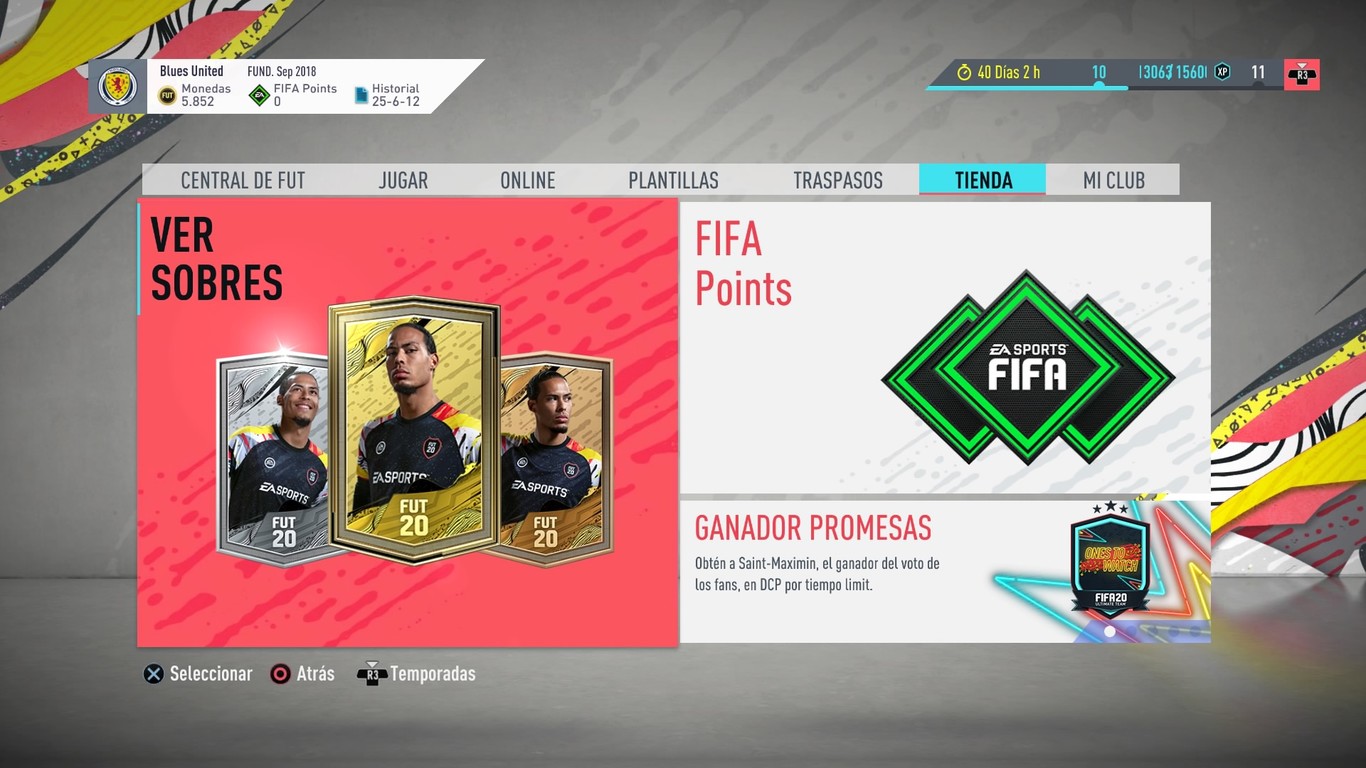This screenshot has height=768, width=1366.
Task: Open the CENTRAL DE FUT tab
Action: pos(243,180)
